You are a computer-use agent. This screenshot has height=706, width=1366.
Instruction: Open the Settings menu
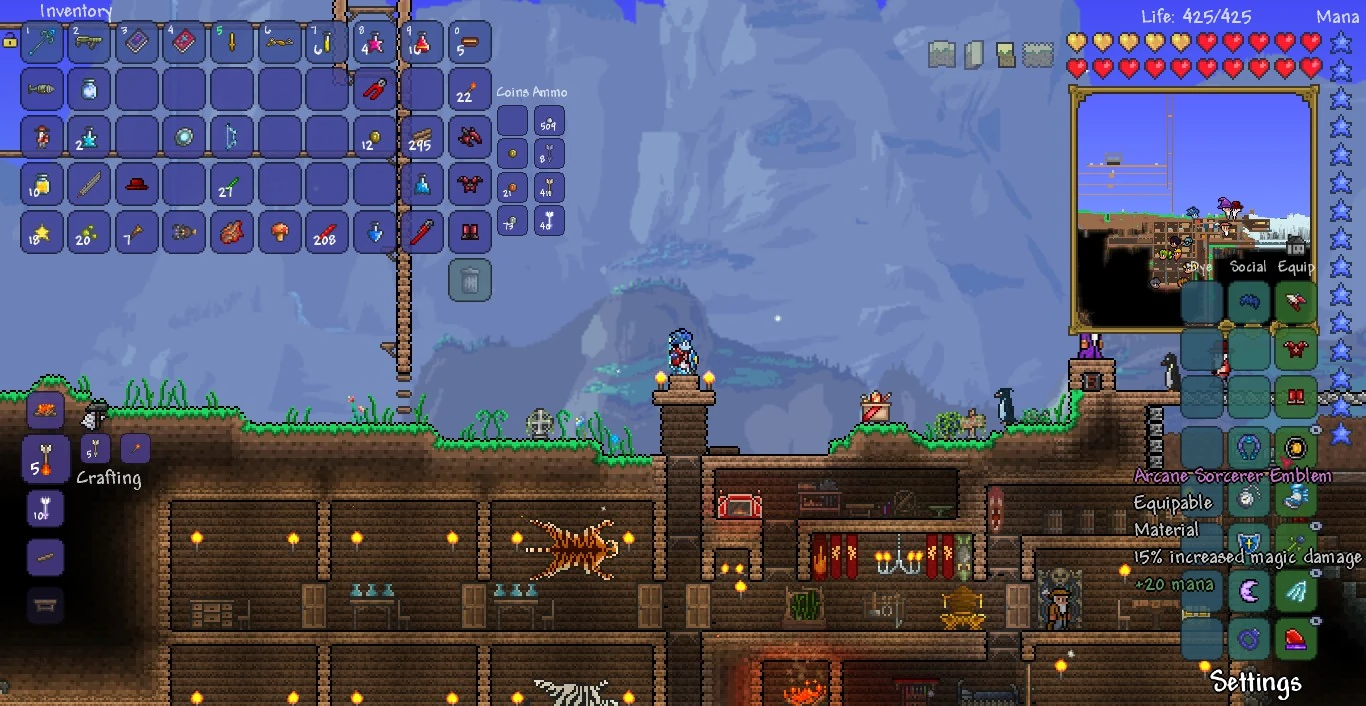(1256, 682)
